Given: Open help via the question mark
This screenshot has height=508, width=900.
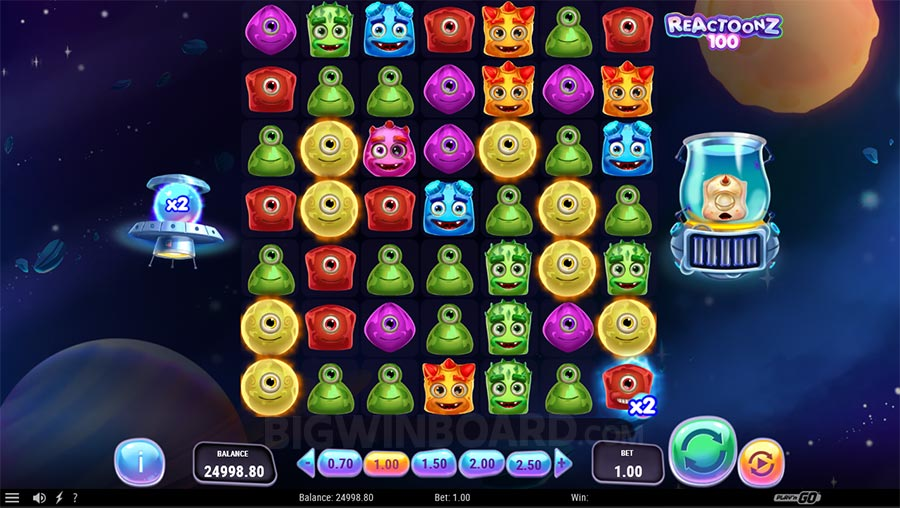Looking at the screenshot, I should (75, 497).
